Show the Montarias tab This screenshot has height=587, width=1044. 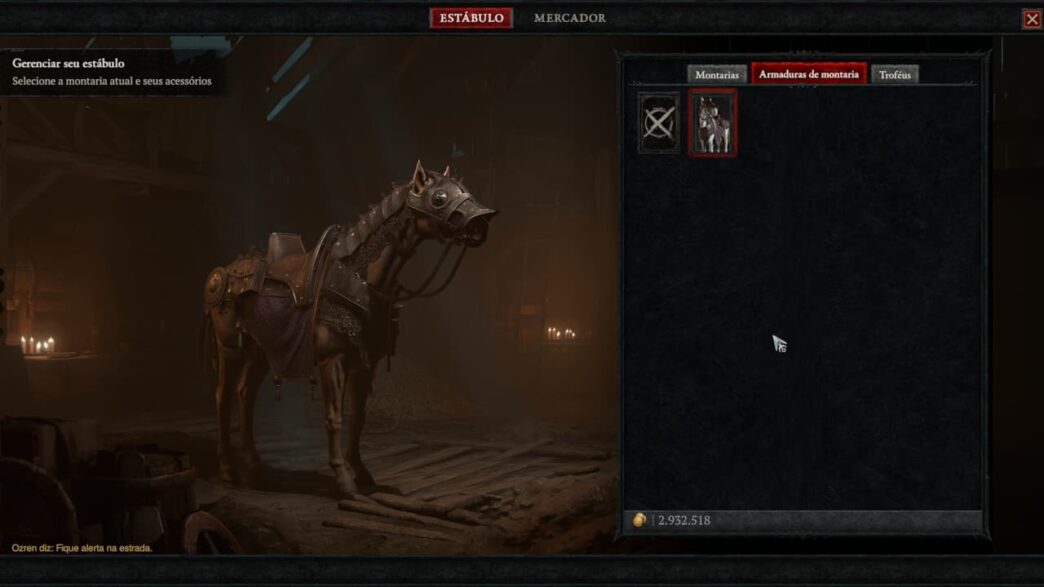pyautogui.click(x=717, y=75)
